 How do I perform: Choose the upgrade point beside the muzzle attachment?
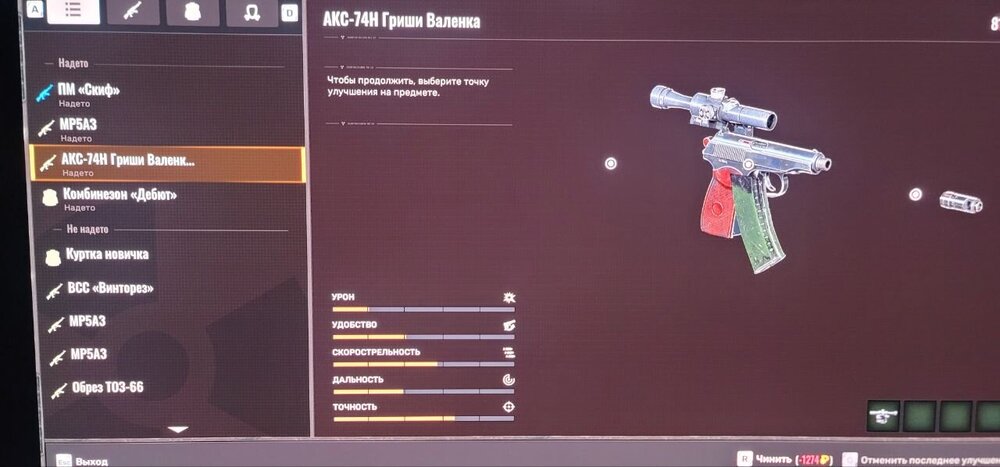coord(915,195)
